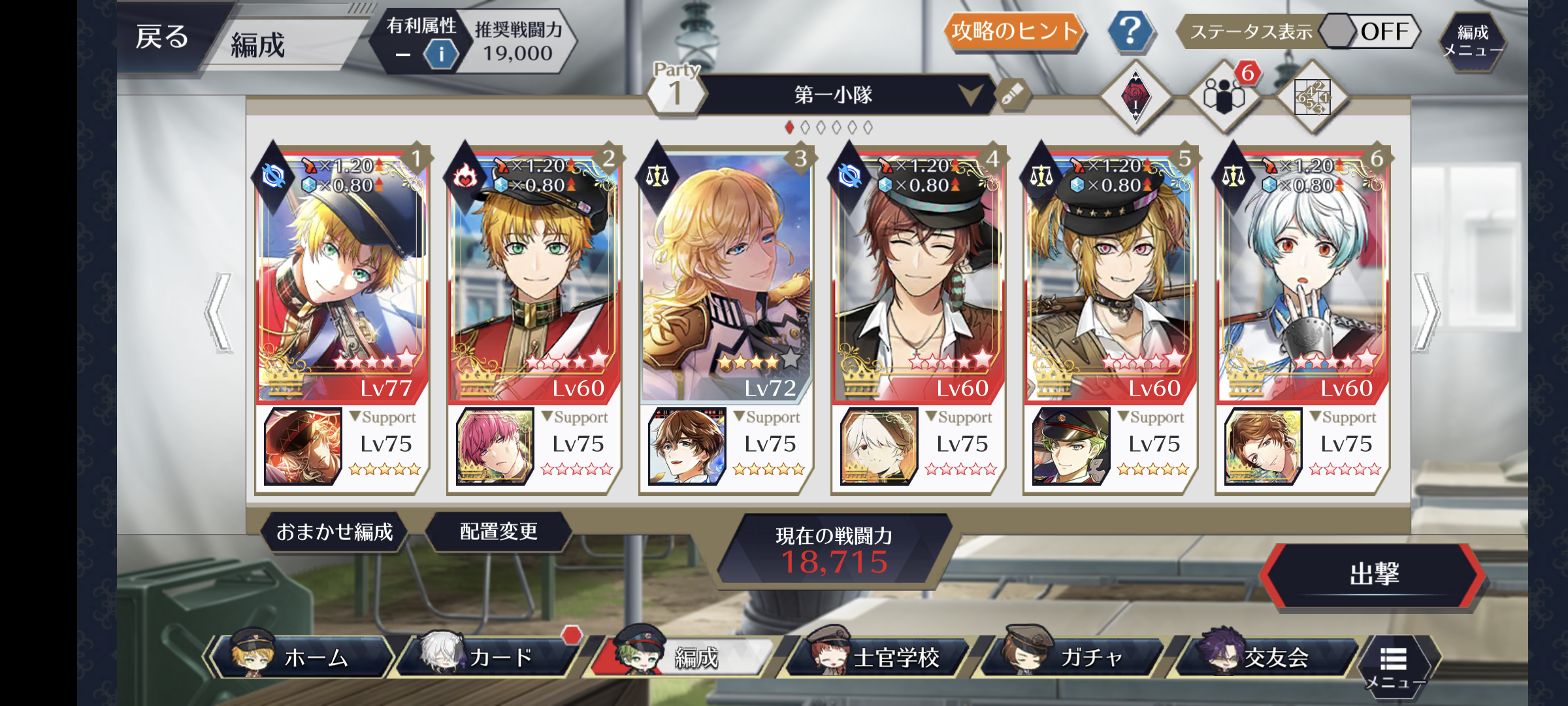Go back with the 戻る button

(x=163, y=38)
